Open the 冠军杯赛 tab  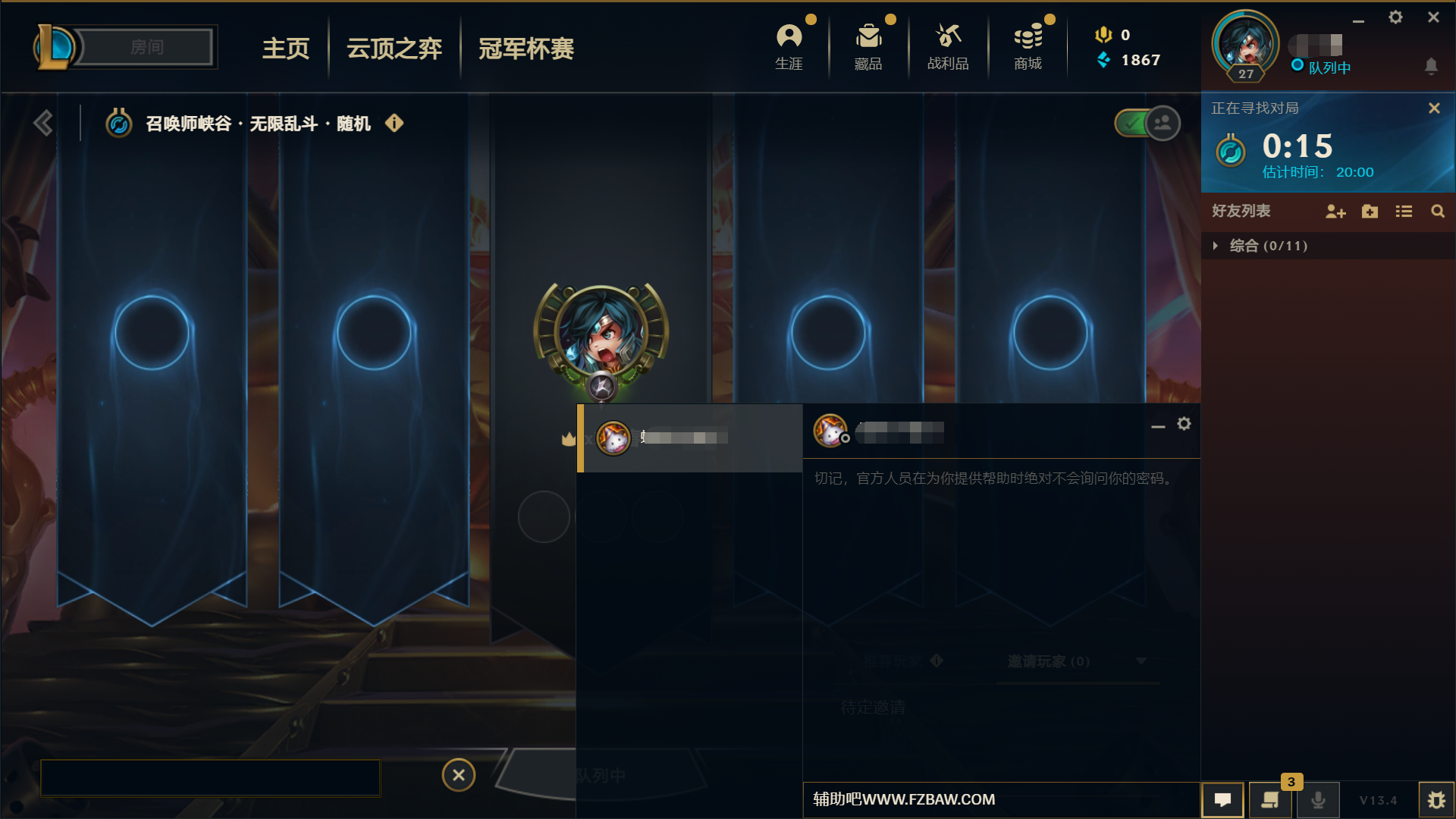click(526, 48)
